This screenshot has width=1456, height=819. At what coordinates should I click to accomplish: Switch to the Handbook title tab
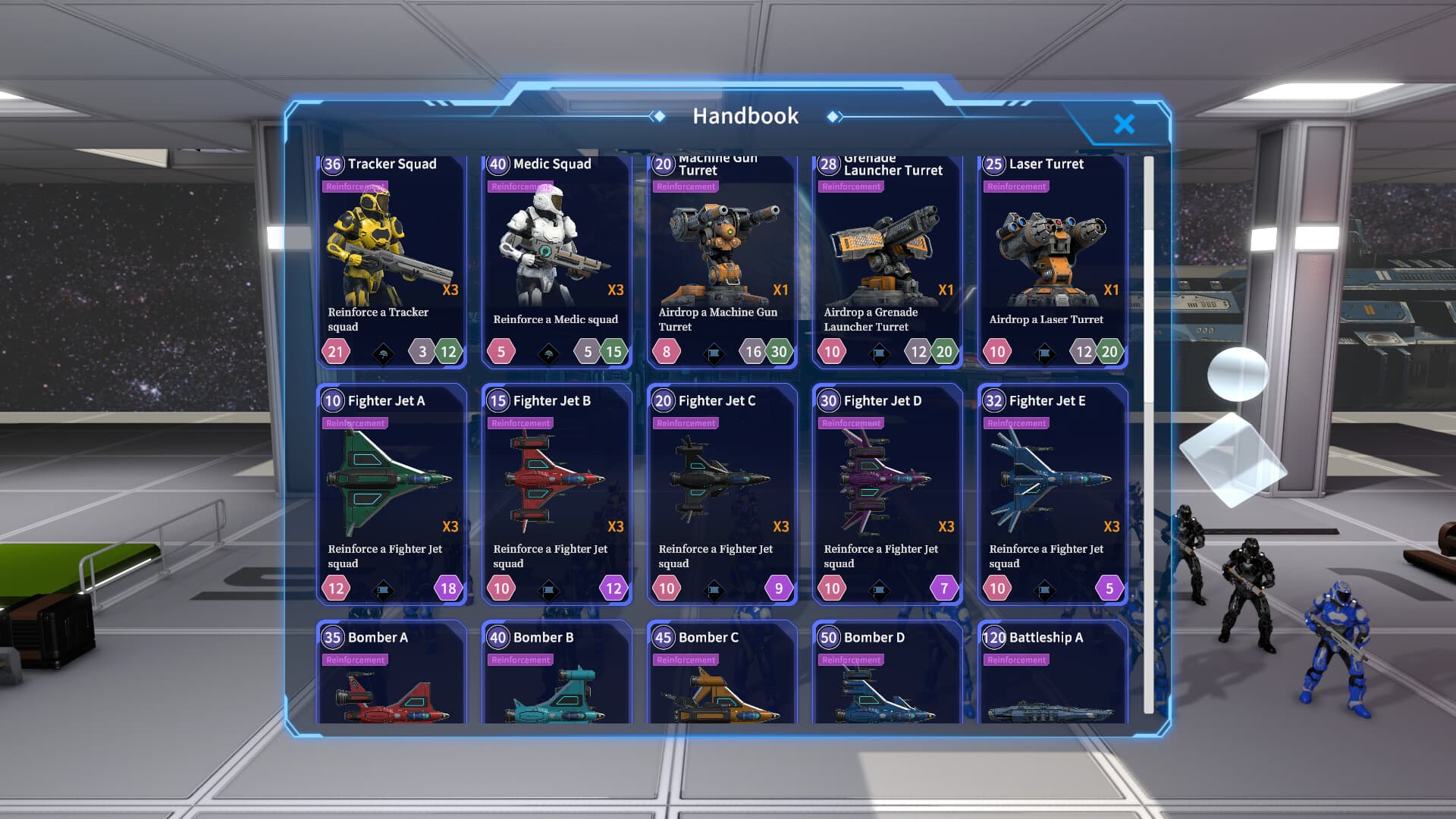745,116
